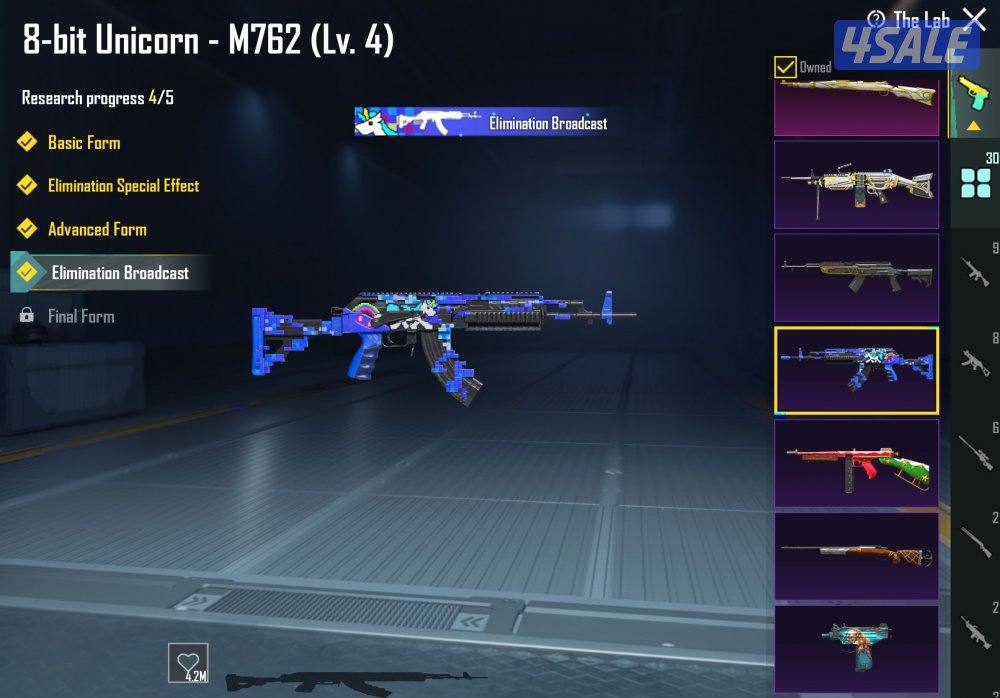This screenshot has height=698, width=1000.
Task: Switch to the sniper rifle category tab
Action: coord(976,450)
